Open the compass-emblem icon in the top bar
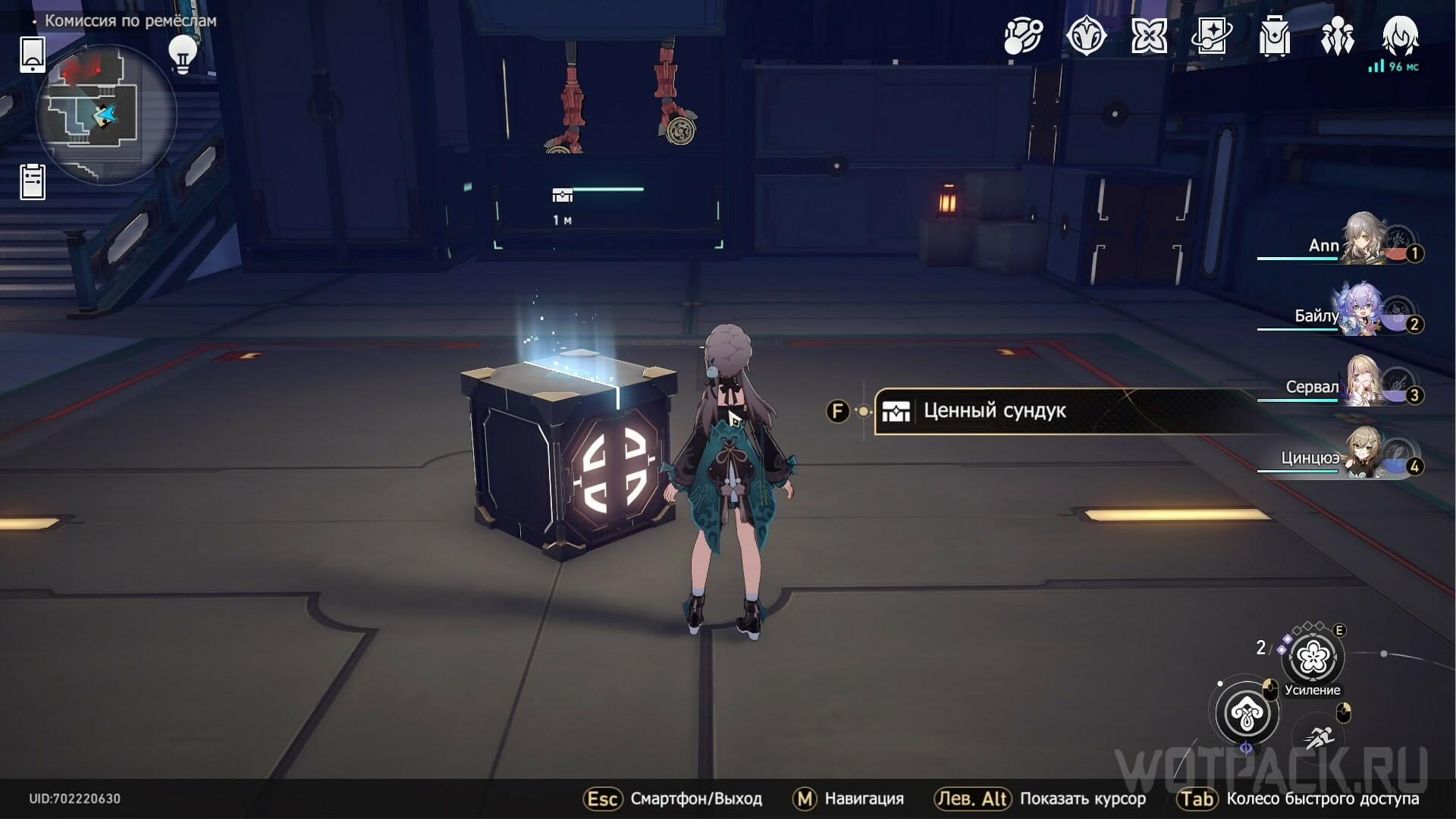 pyautogui.click(x=1086, y=36)
